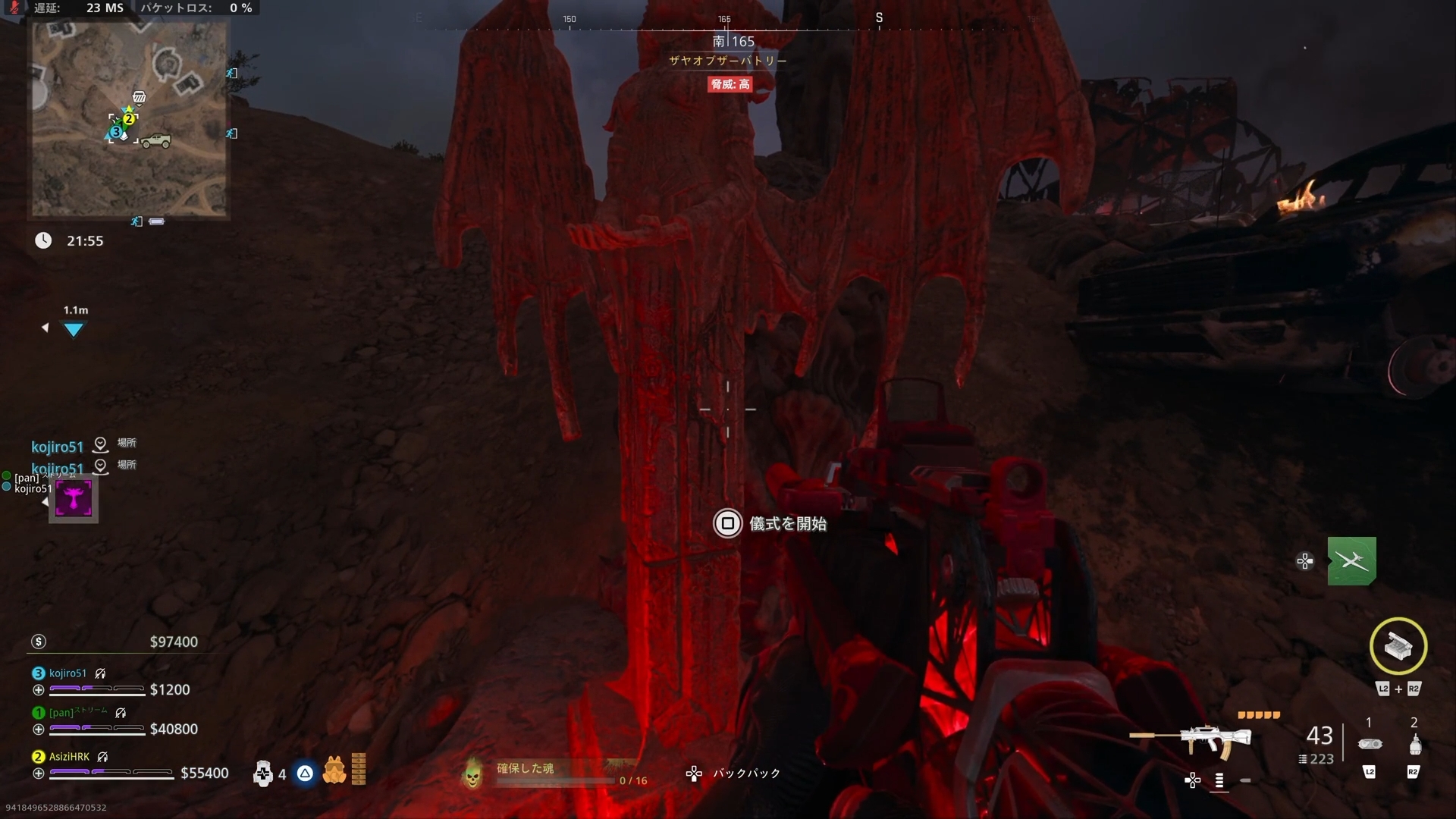This screenshot has height=819, width=1456.
Task: Open the UAV killstreak card on green background
Action: 1351,561
